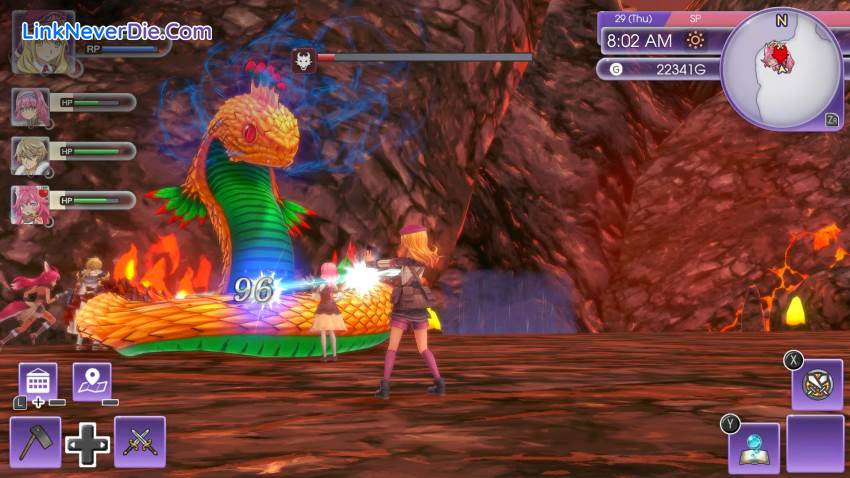
Task: Click the circular minimap
Action: pos(781,67)
